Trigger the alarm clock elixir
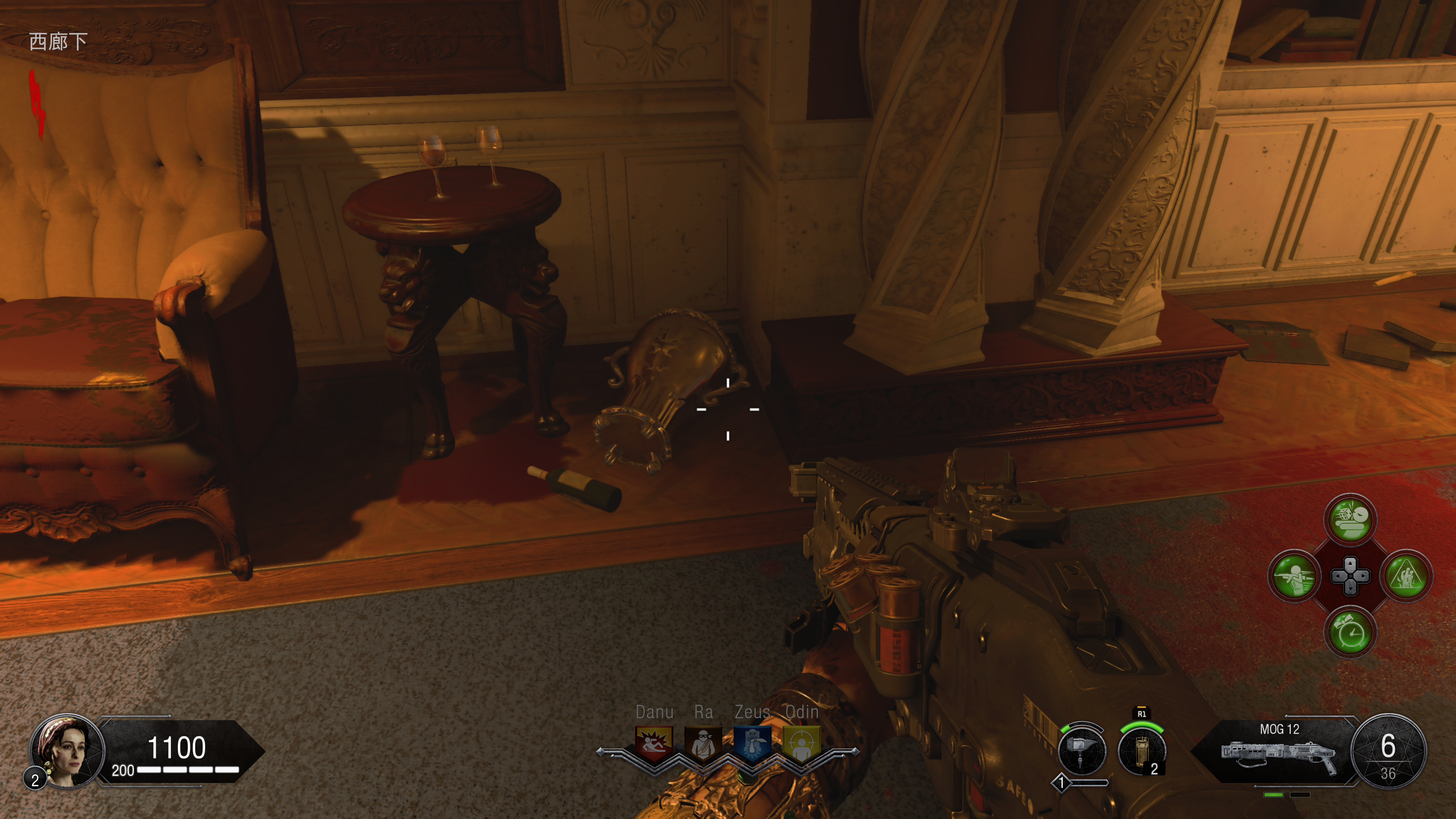 (x=1350, y=631)
